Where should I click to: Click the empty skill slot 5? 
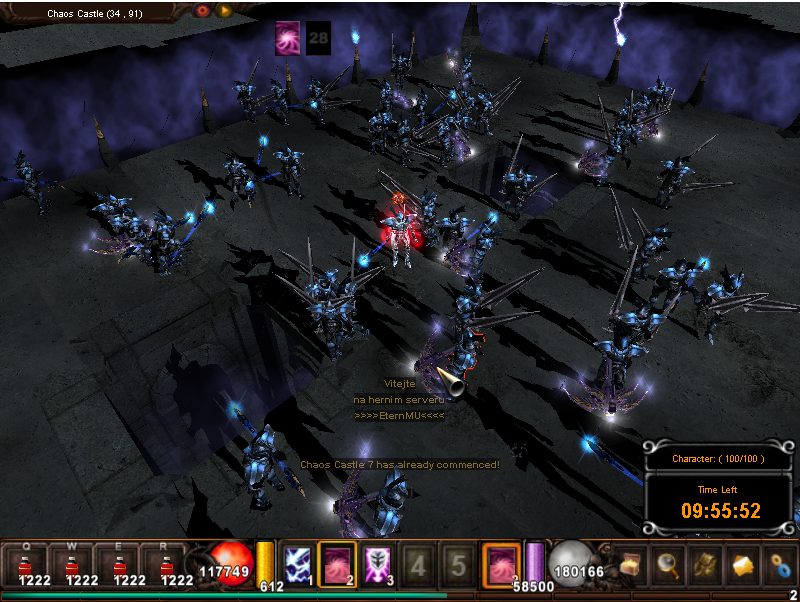pyautogui.click(x=457, y=564)
